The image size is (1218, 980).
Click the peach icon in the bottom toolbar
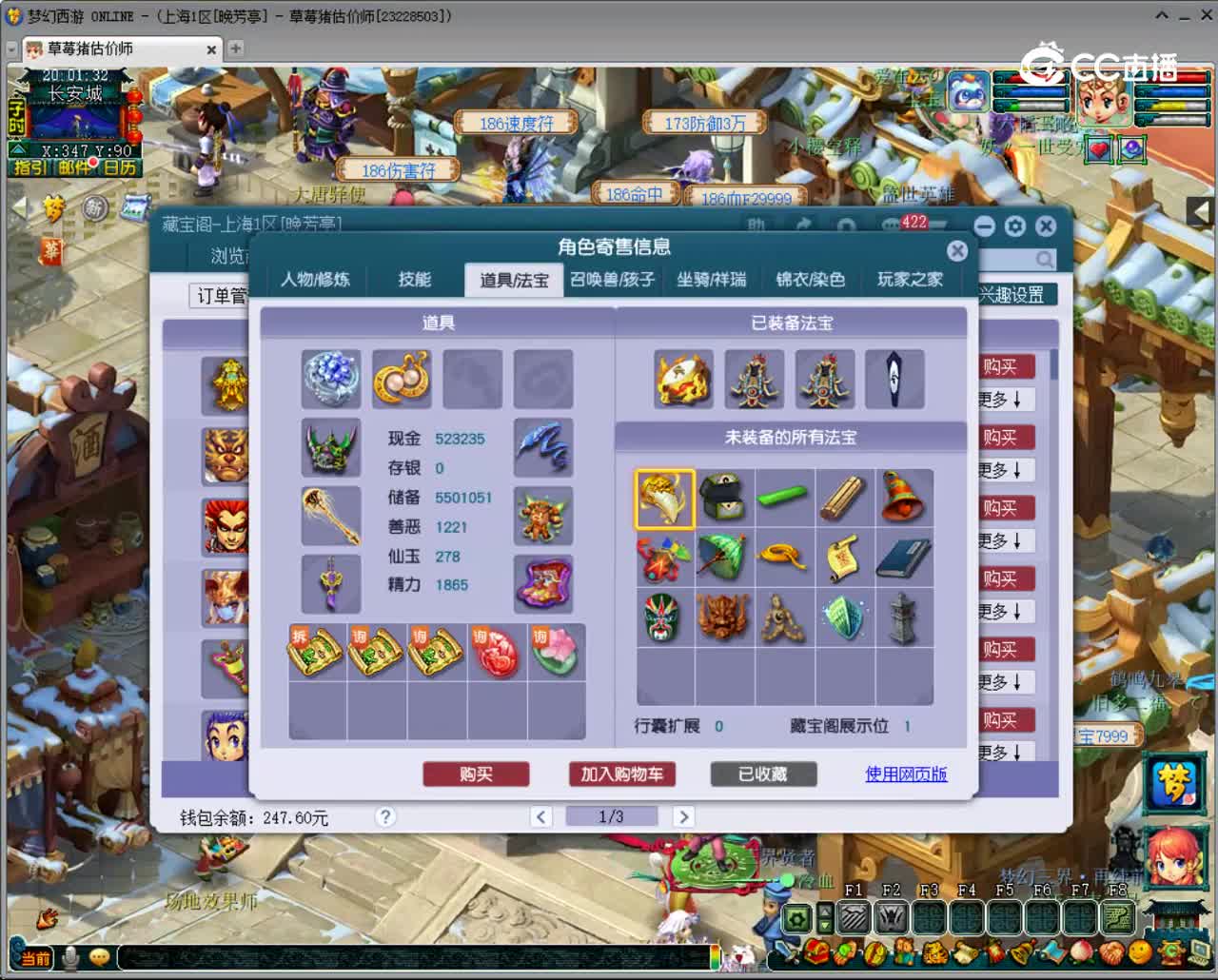tap(1082, 952)
